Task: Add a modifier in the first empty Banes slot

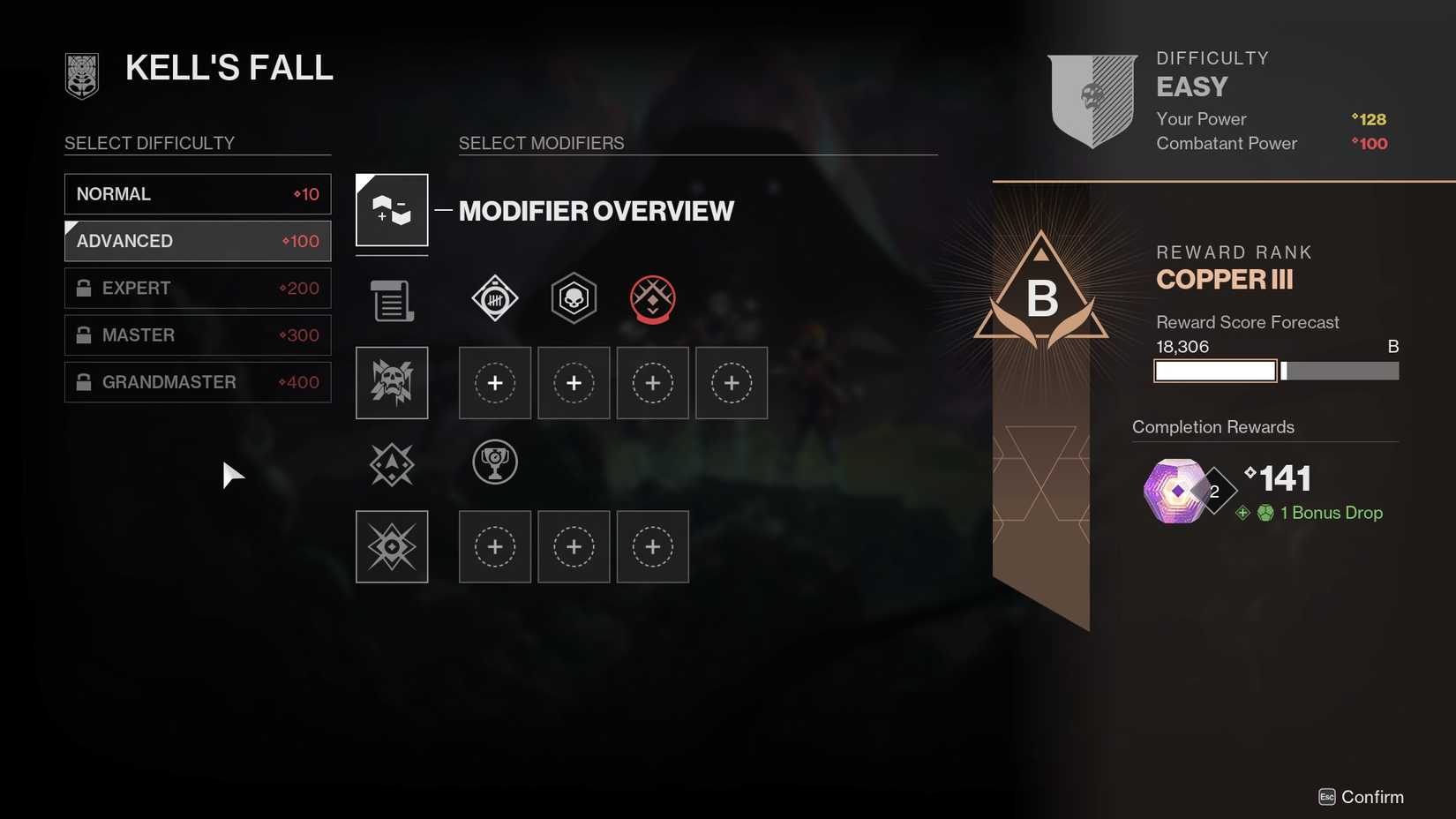Action: [494, 382]
